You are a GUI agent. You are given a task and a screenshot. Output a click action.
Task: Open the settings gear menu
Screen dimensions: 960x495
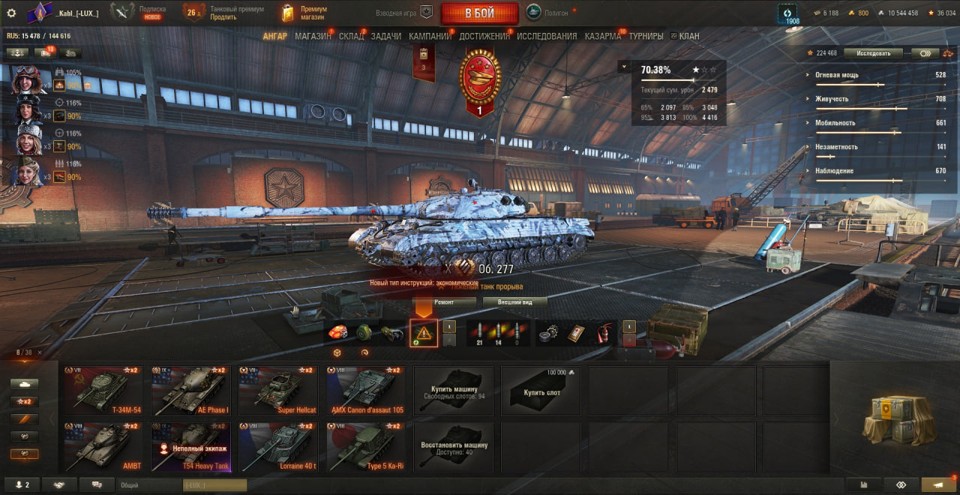(11, 12)
